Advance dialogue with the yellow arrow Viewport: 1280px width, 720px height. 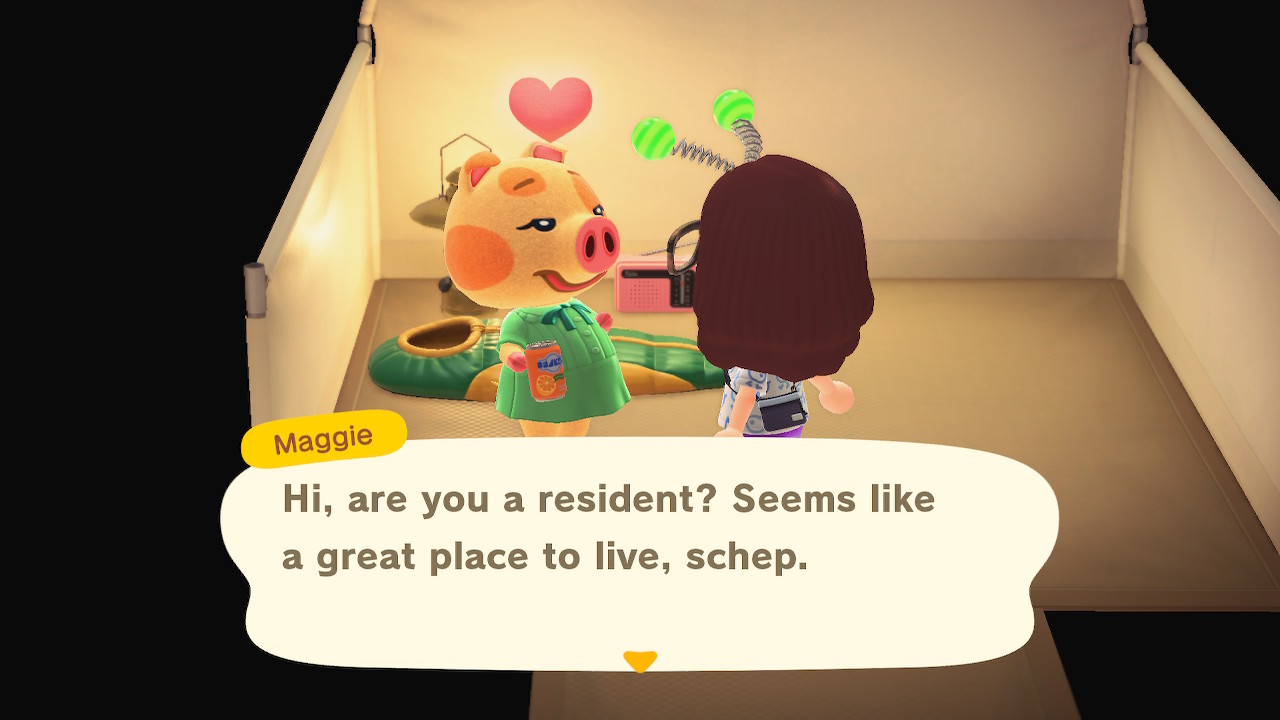(x=640, y=661)
